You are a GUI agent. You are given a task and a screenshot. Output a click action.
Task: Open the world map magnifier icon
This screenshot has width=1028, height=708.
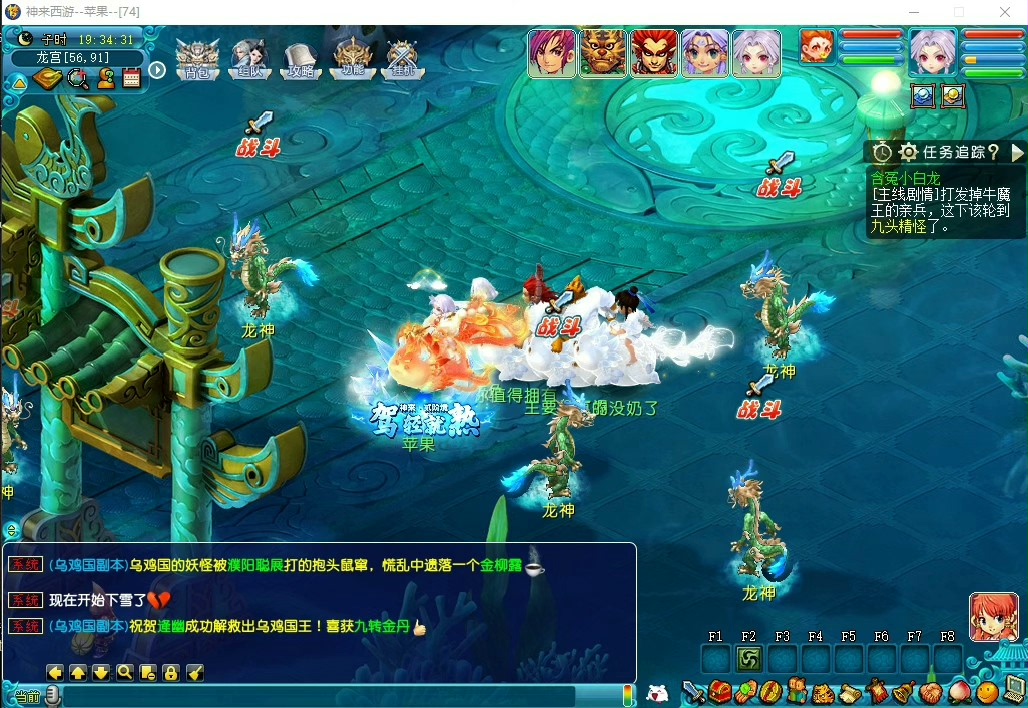click(77, 79)
